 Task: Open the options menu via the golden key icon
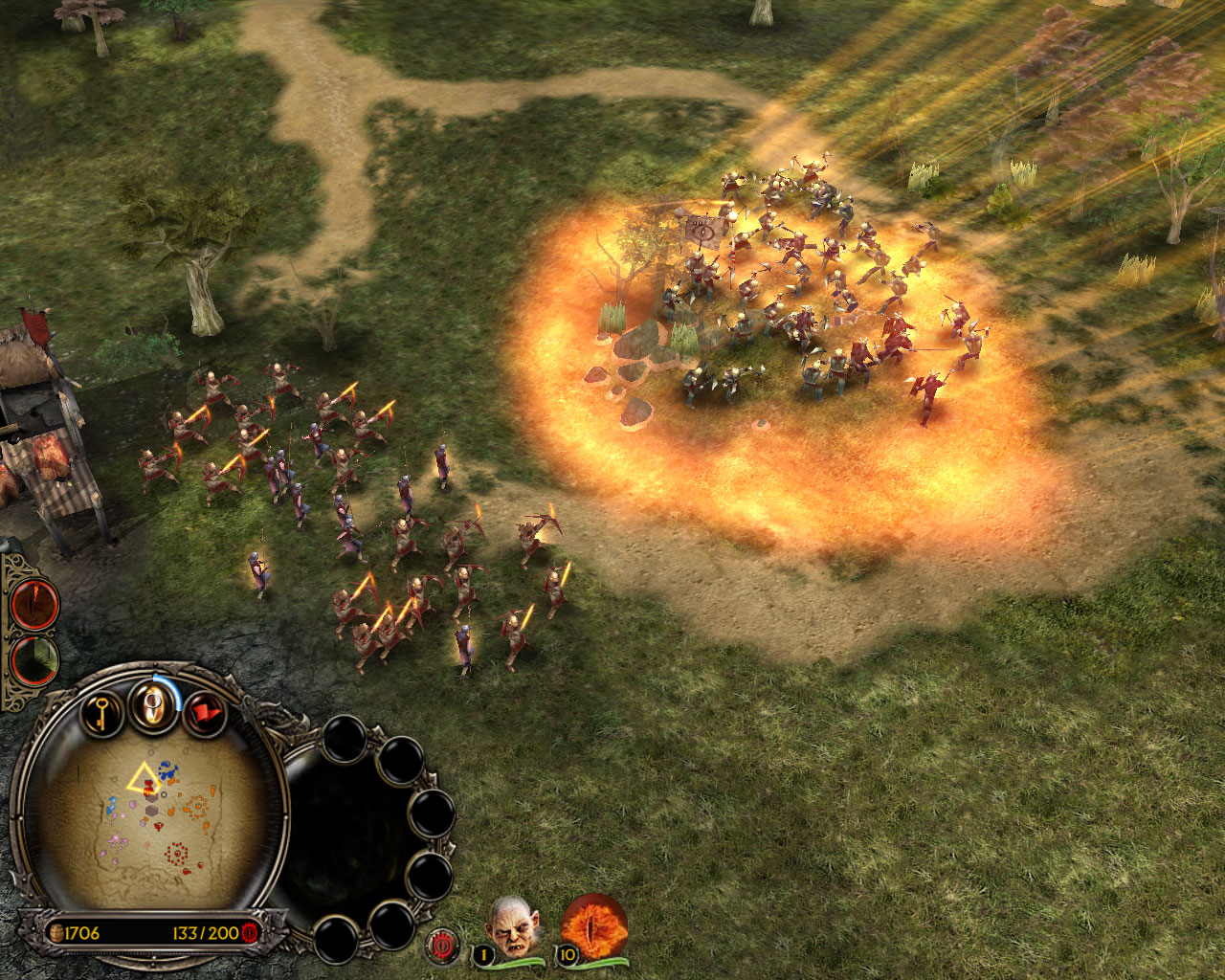100,712
